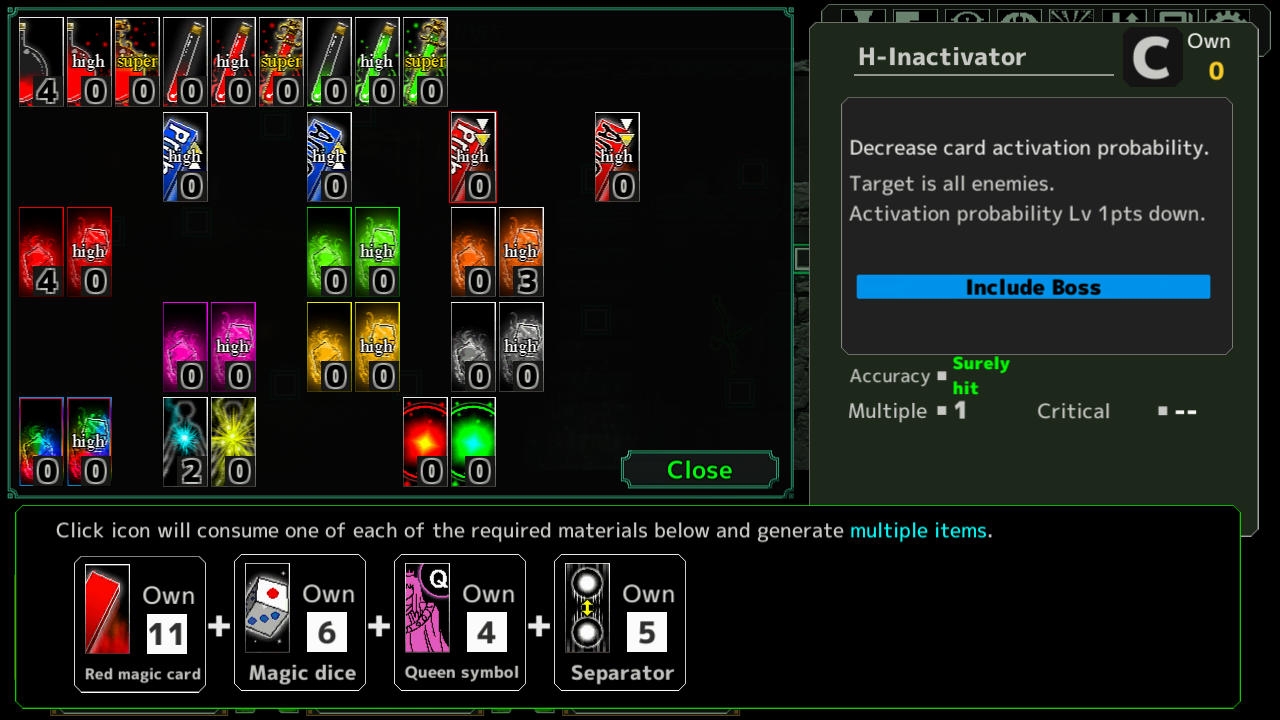Screen dimensions: 1280x720
Task: Pick the high rainbow flame card
Action: tap(89, 442)
